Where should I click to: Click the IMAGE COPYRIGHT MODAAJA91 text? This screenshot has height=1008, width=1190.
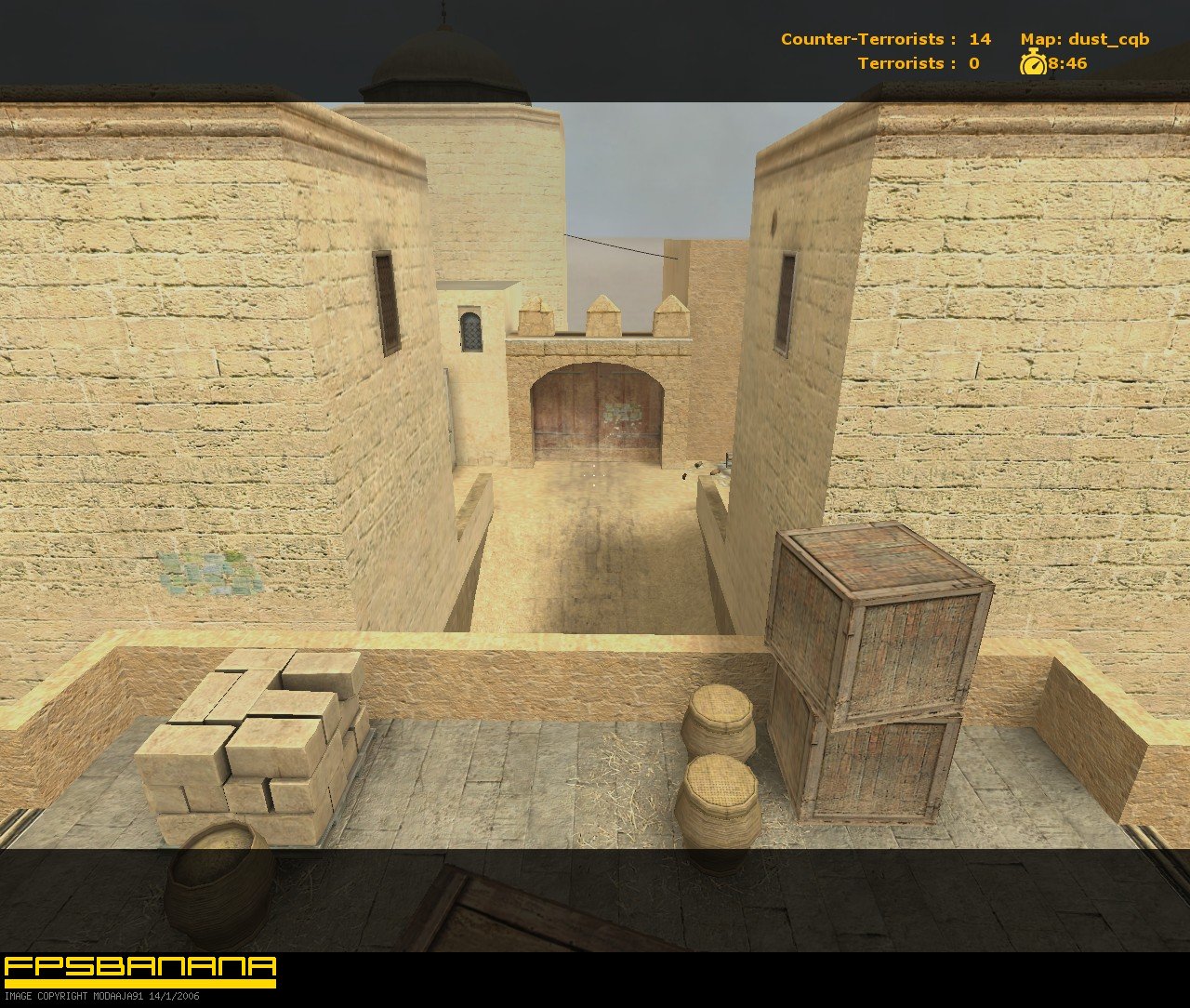(102, 996)
